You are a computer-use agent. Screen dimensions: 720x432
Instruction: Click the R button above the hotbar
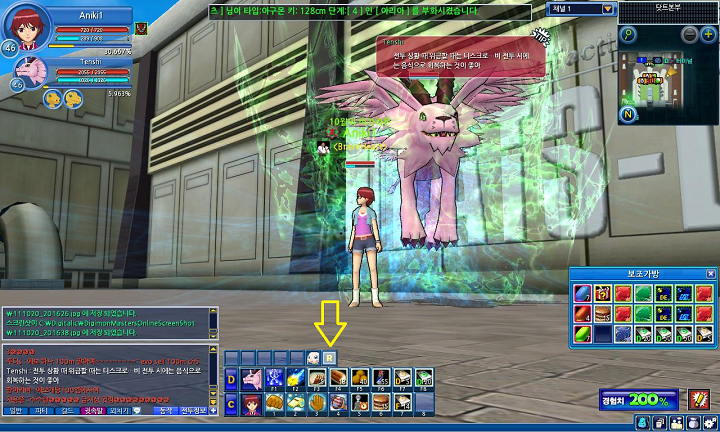tap(331, 357)
